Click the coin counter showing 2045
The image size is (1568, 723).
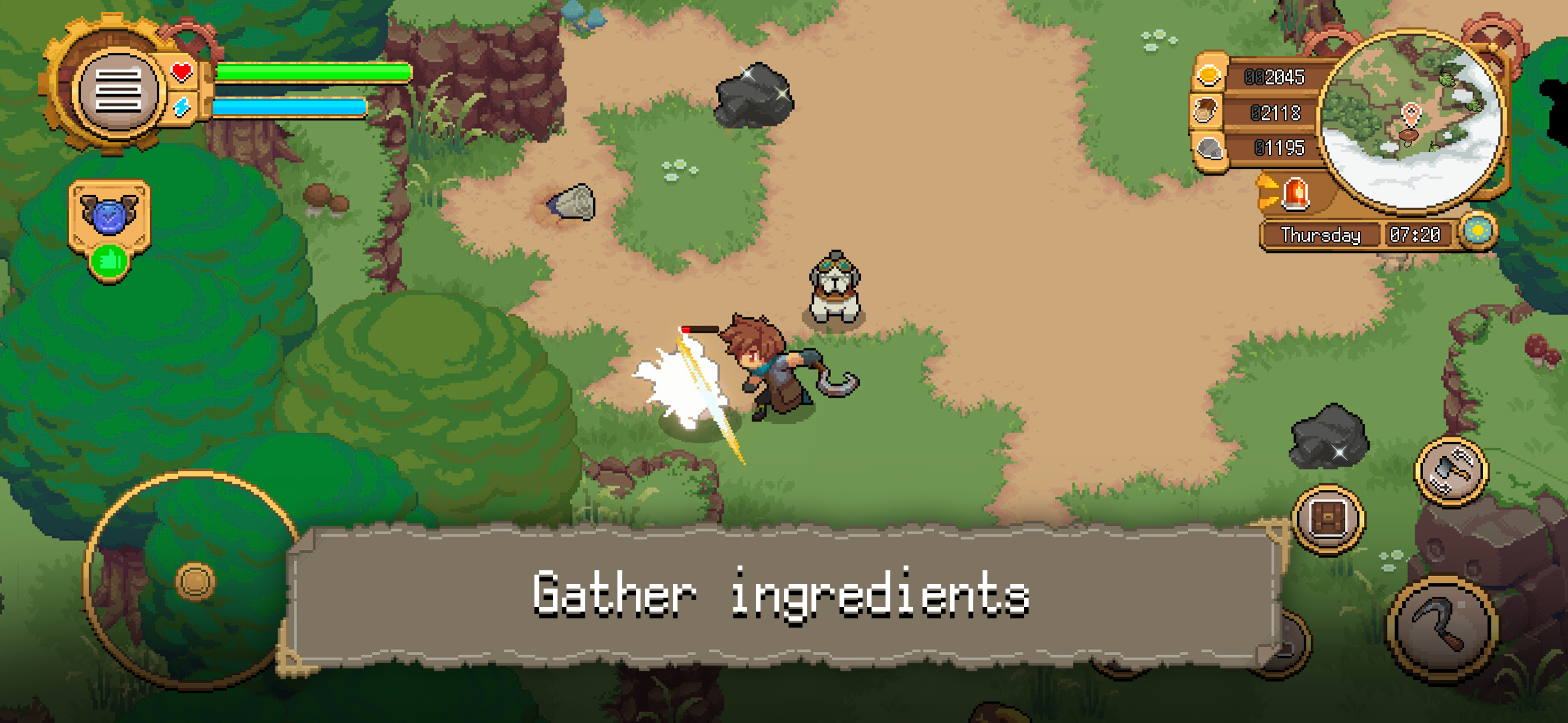pyautogui.click(x=1275, y=78)
